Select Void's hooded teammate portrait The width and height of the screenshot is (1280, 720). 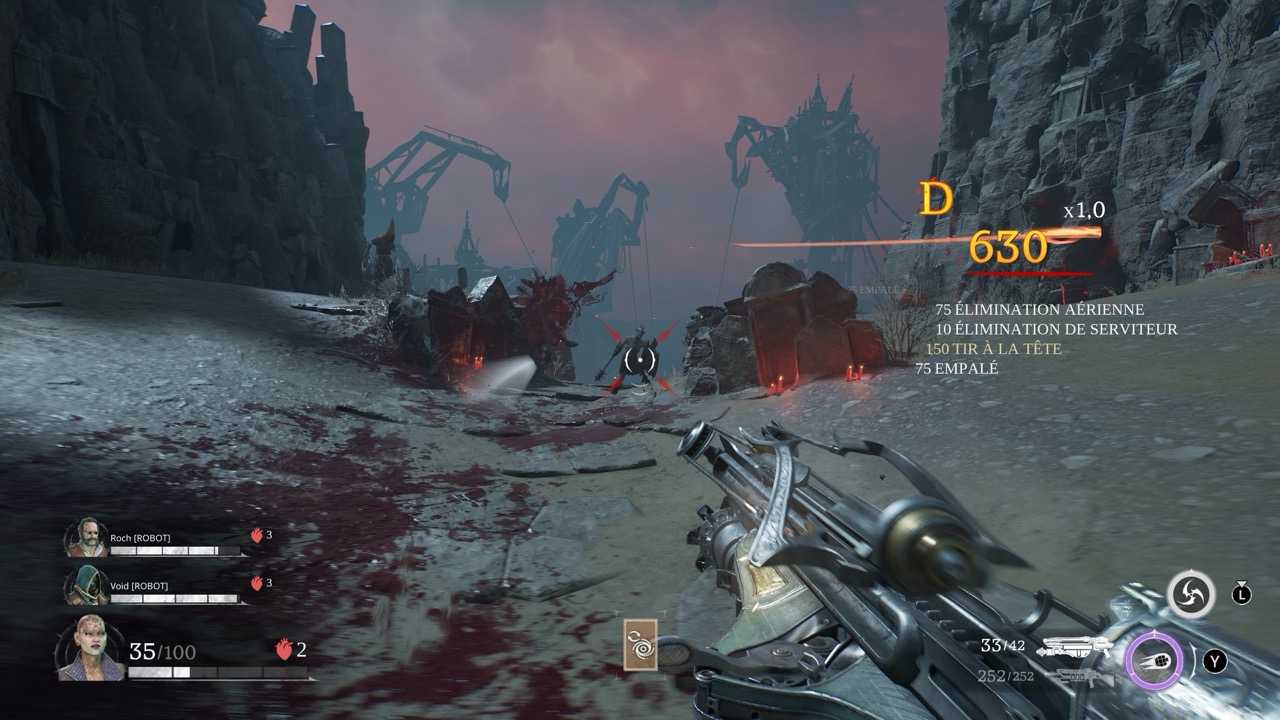click(x=86, y=586)
